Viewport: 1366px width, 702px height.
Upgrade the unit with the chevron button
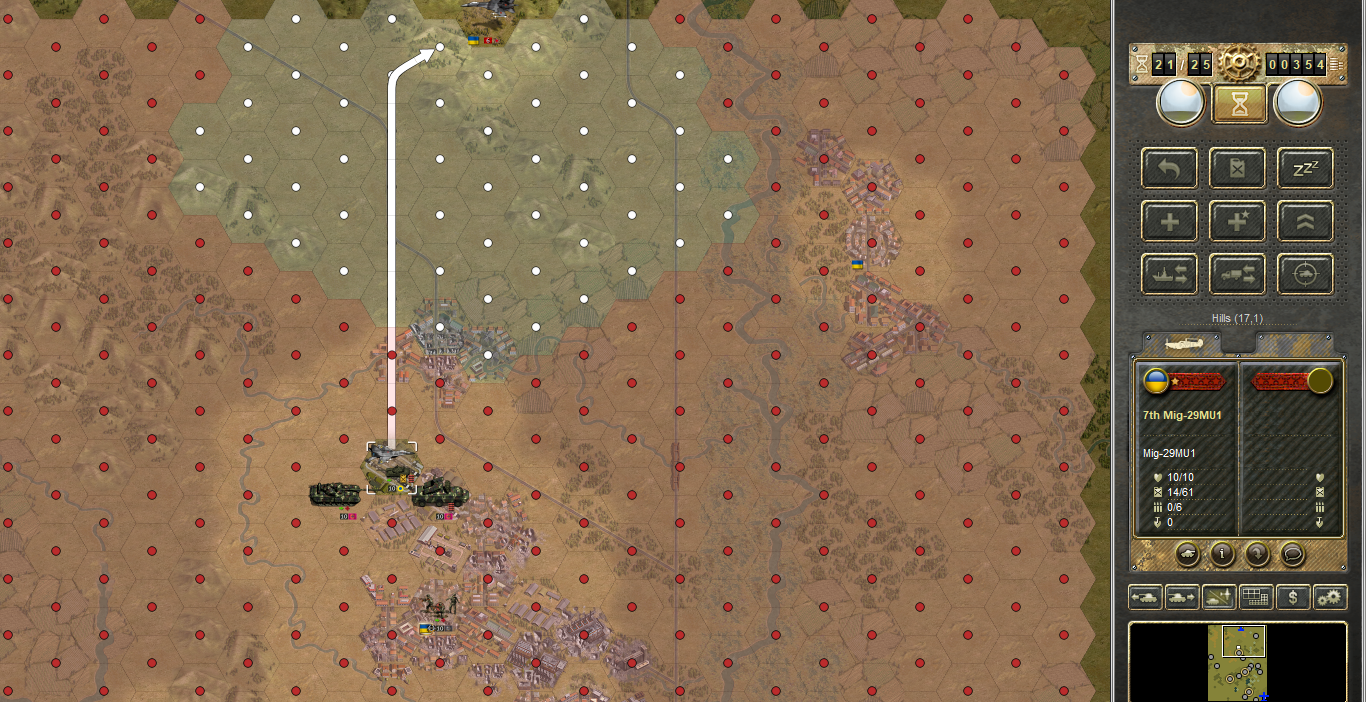(x=1305, y=221)
